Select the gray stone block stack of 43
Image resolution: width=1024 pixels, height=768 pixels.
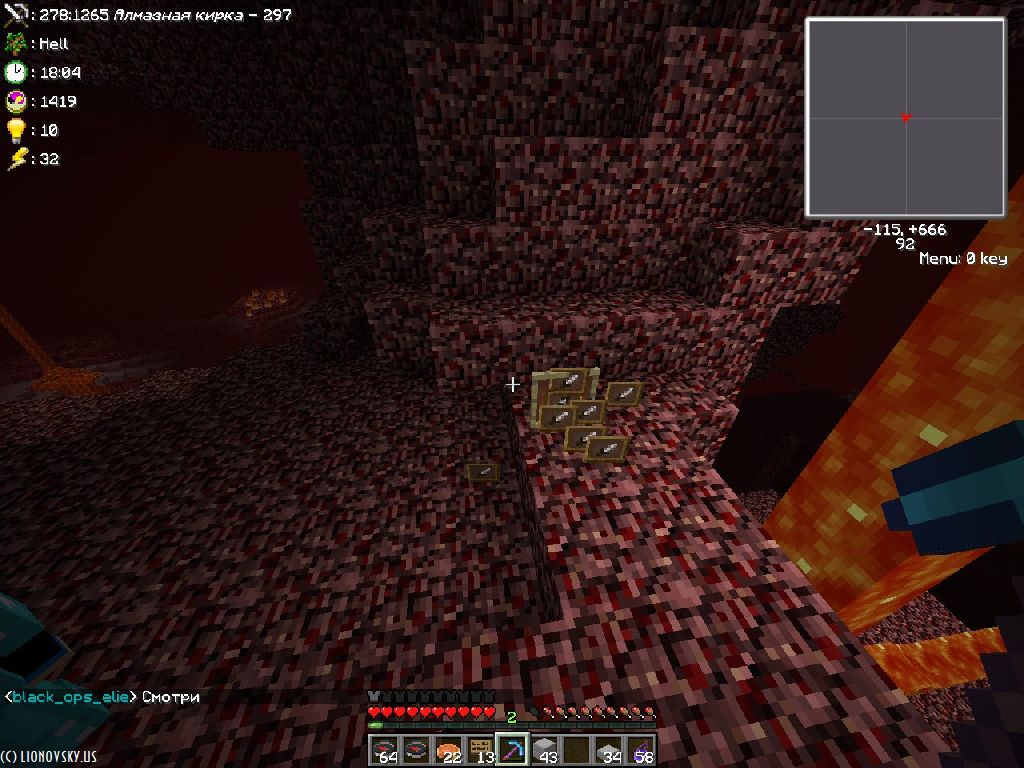(x=545, y=750)
